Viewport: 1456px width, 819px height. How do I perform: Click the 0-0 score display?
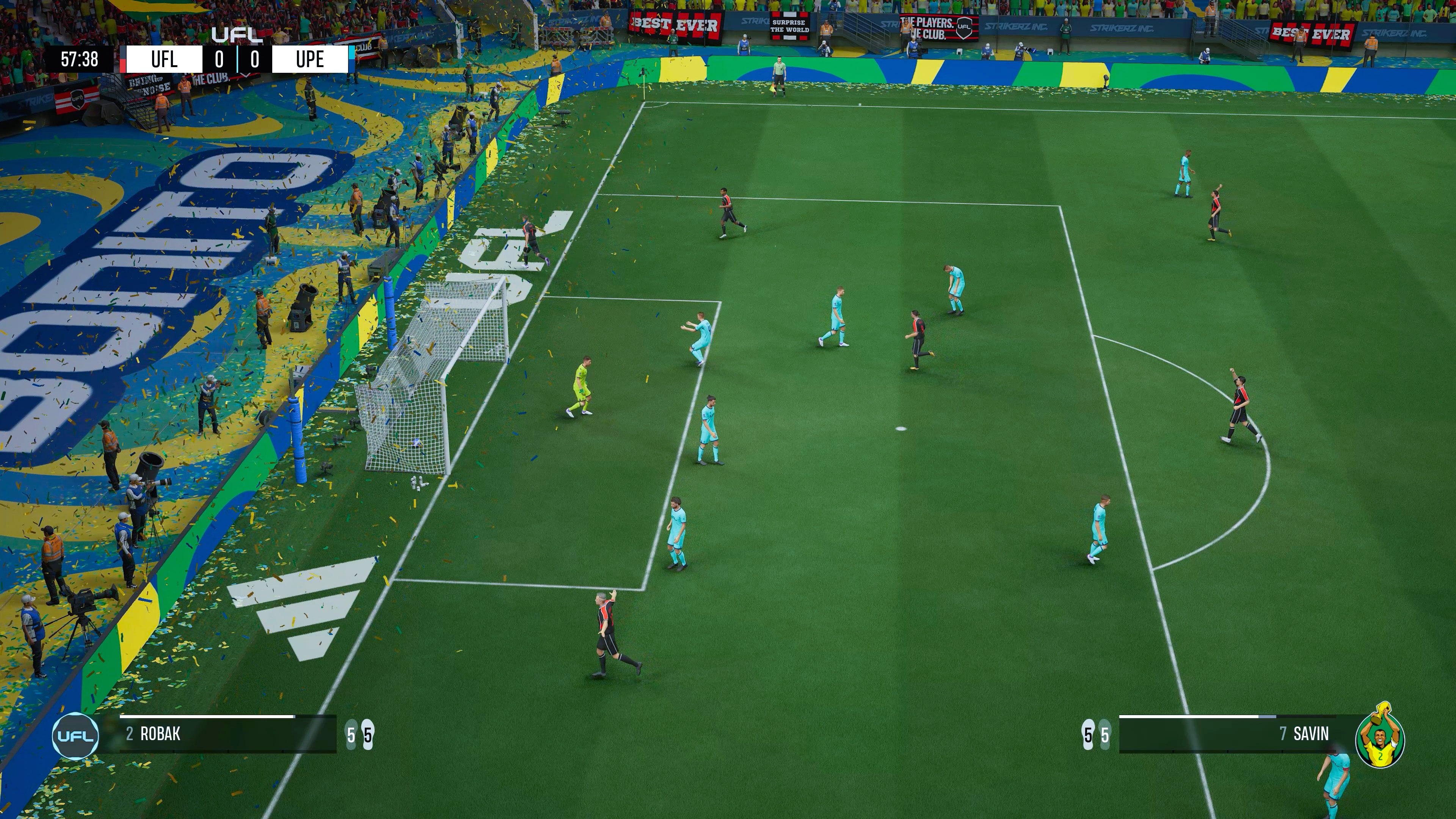[237, 60]
